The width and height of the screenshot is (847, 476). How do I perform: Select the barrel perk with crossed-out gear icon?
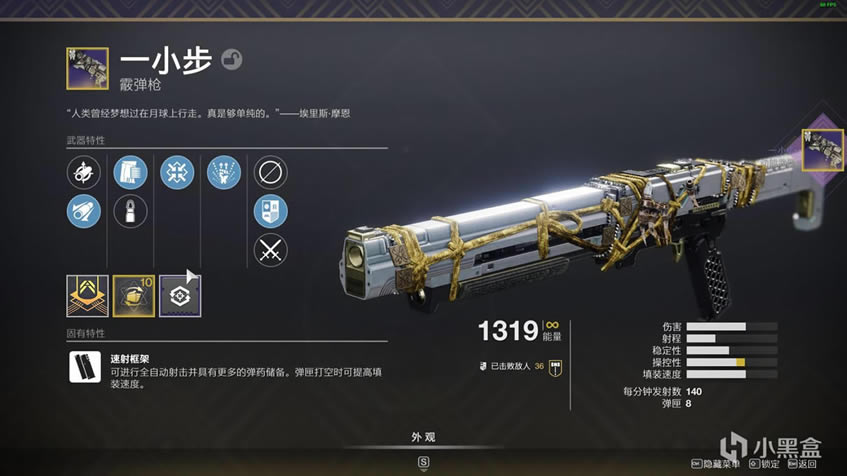point(84,173)
